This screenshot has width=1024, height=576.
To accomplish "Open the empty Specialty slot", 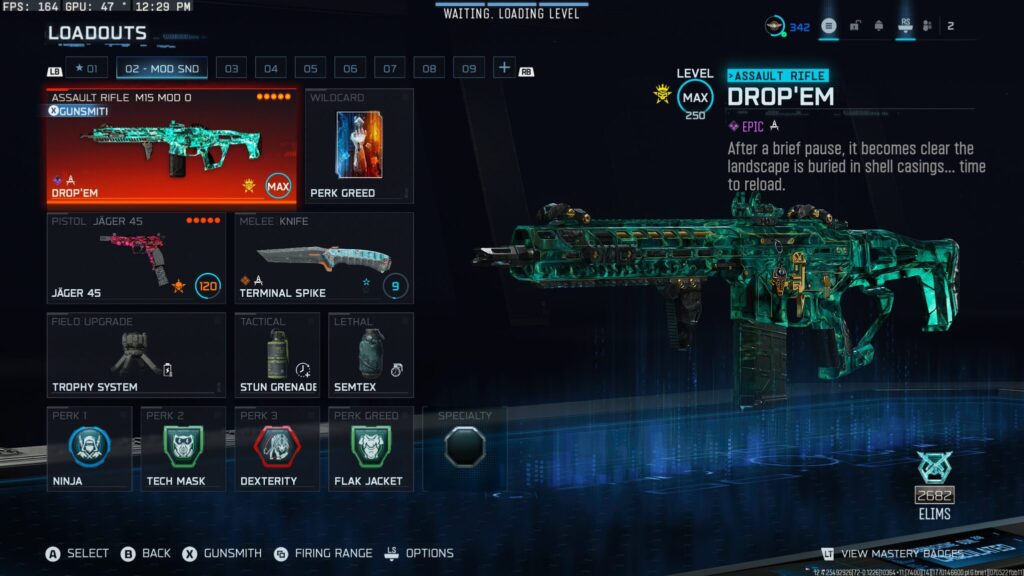I will coord(464,448).
